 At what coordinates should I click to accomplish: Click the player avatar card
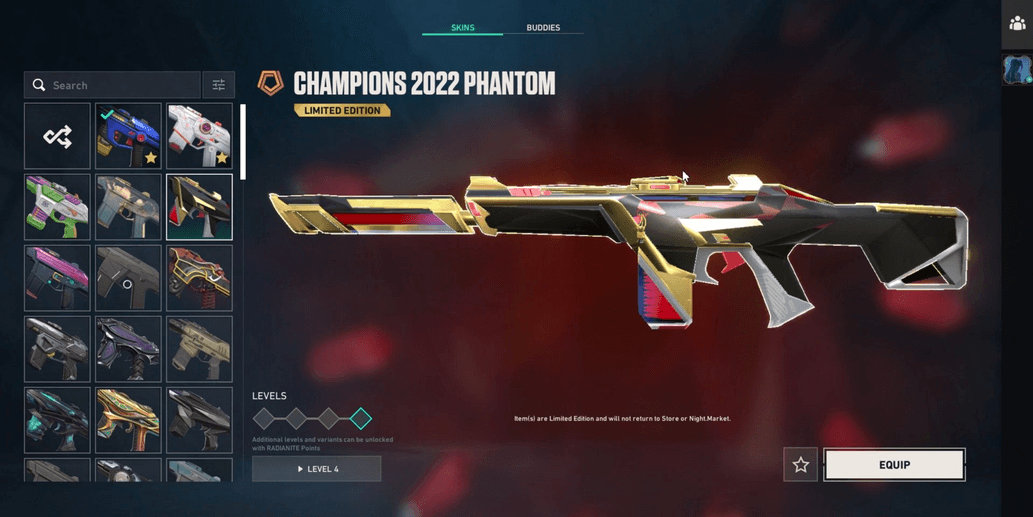point(1017,70)
